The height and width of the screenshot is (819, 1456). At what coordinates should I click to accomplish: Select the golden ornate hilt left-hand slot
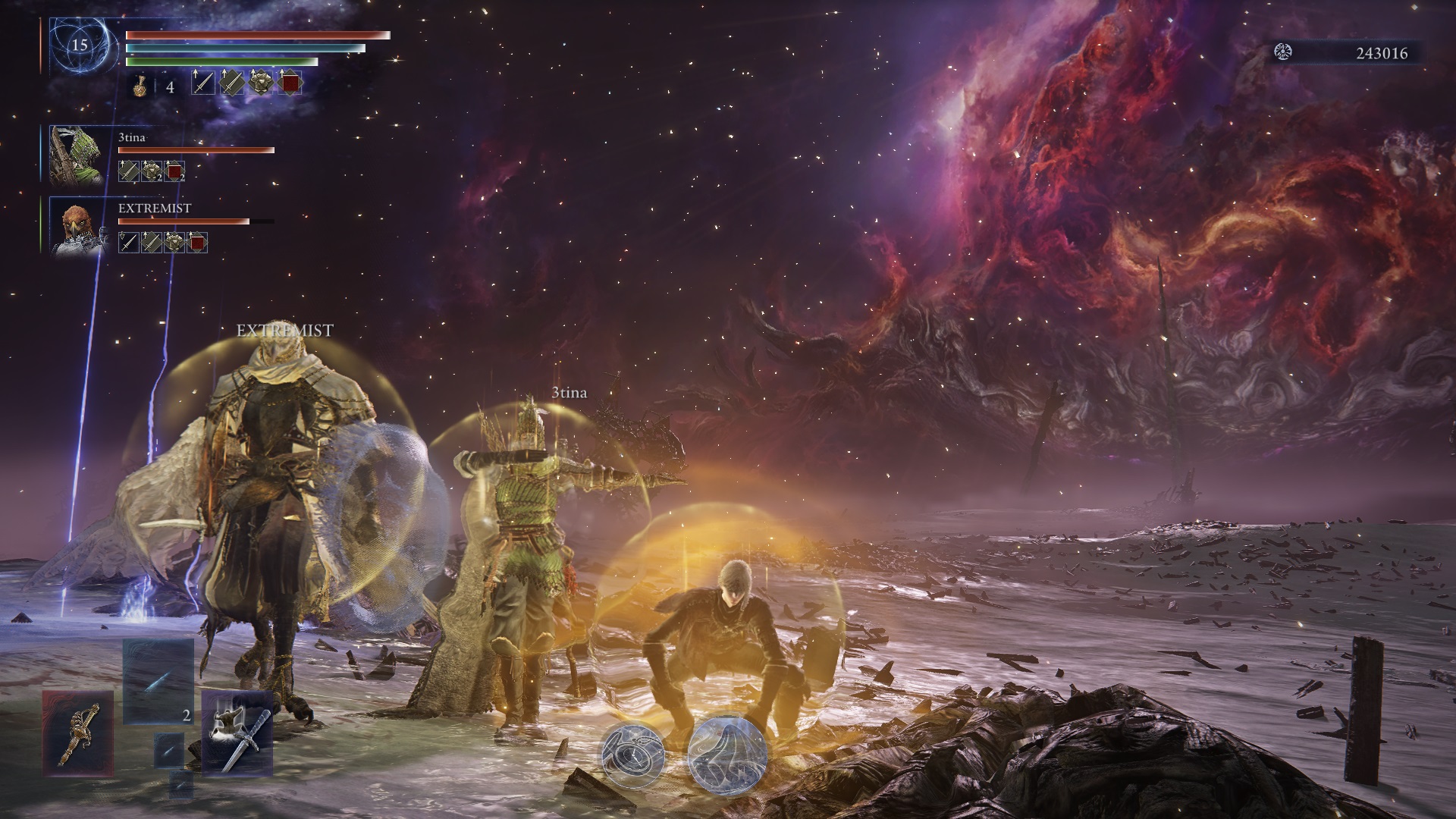[78, 733]
